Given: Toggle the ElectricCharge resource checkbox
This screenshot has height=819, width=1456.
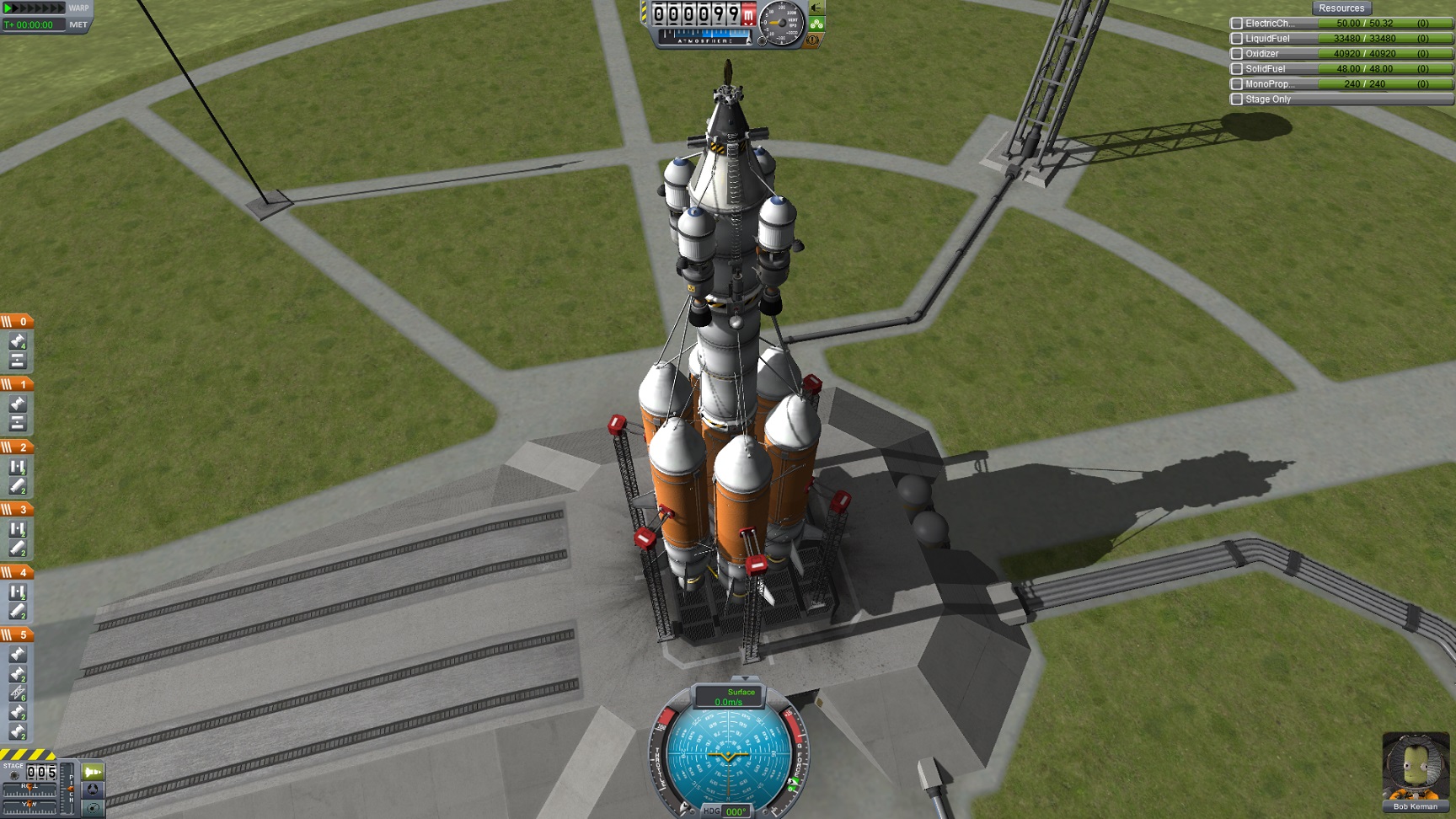Looking at the screenshot, I should (1236, 24).
